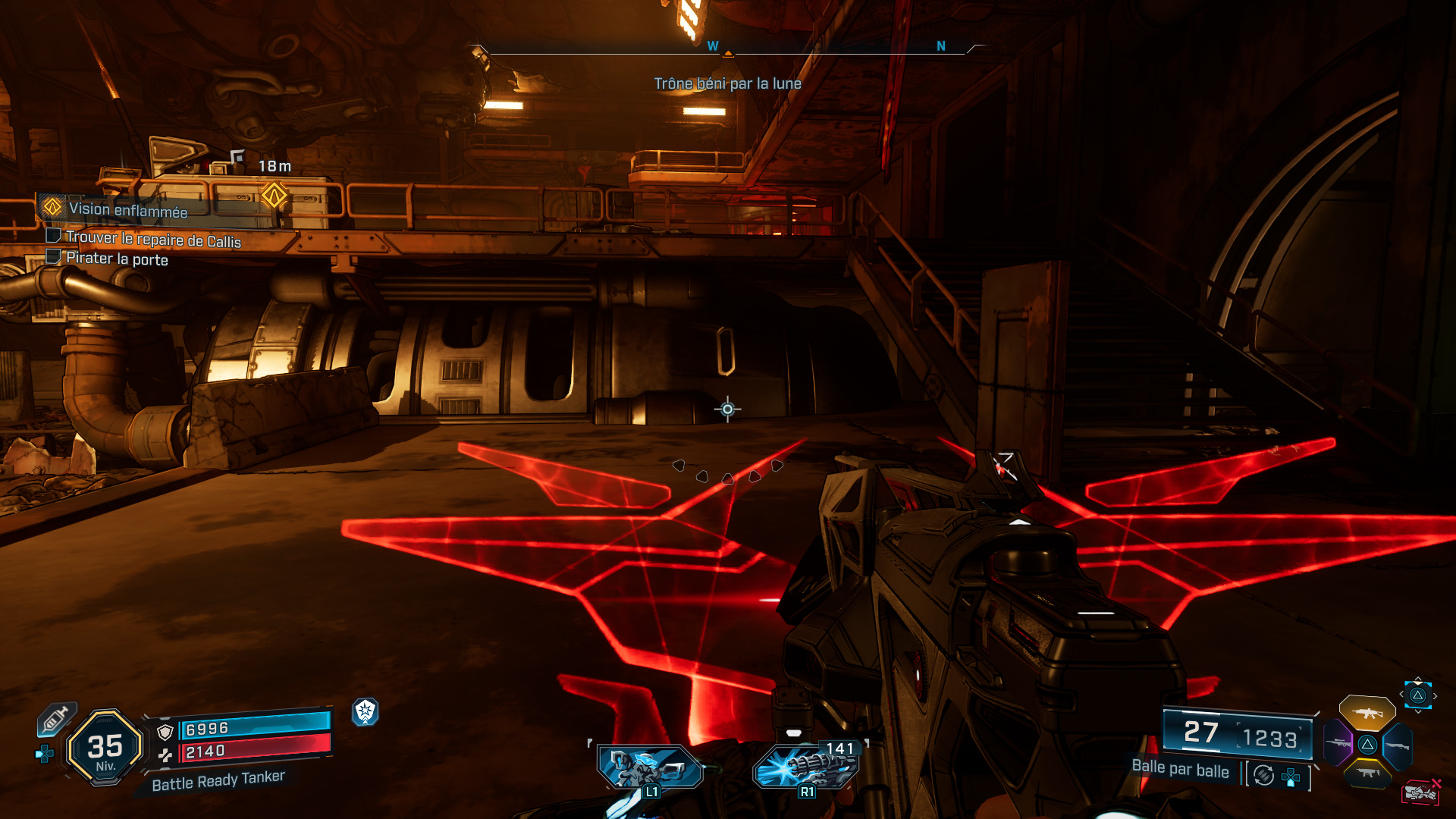Image resolution: width=1456 pixels, height=819 pixels.
Task: Choose the yellow submachine gun slot
Action: point(1367,773)
